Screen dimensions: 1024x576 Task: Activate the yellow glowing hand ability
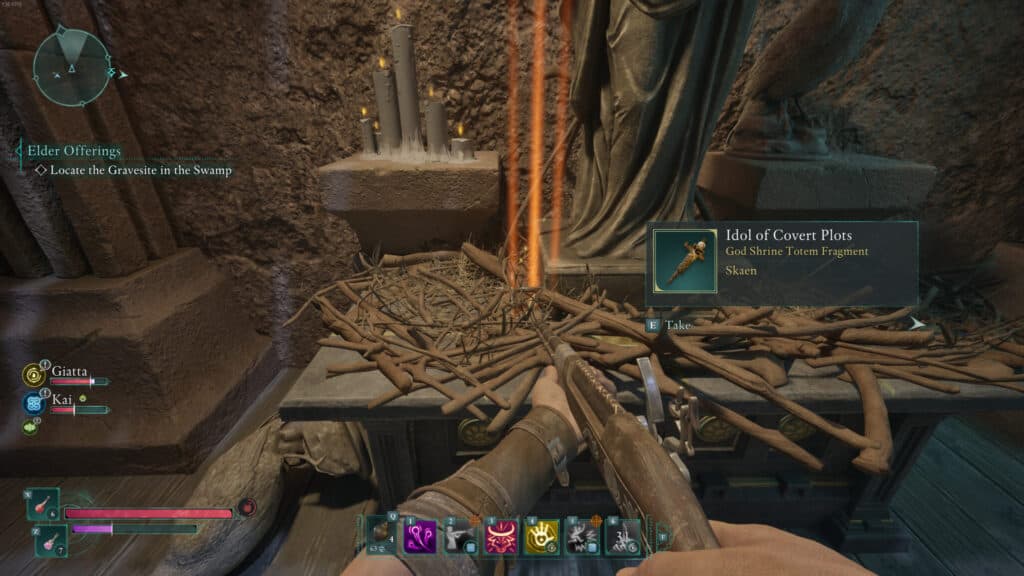pos(541,535)
